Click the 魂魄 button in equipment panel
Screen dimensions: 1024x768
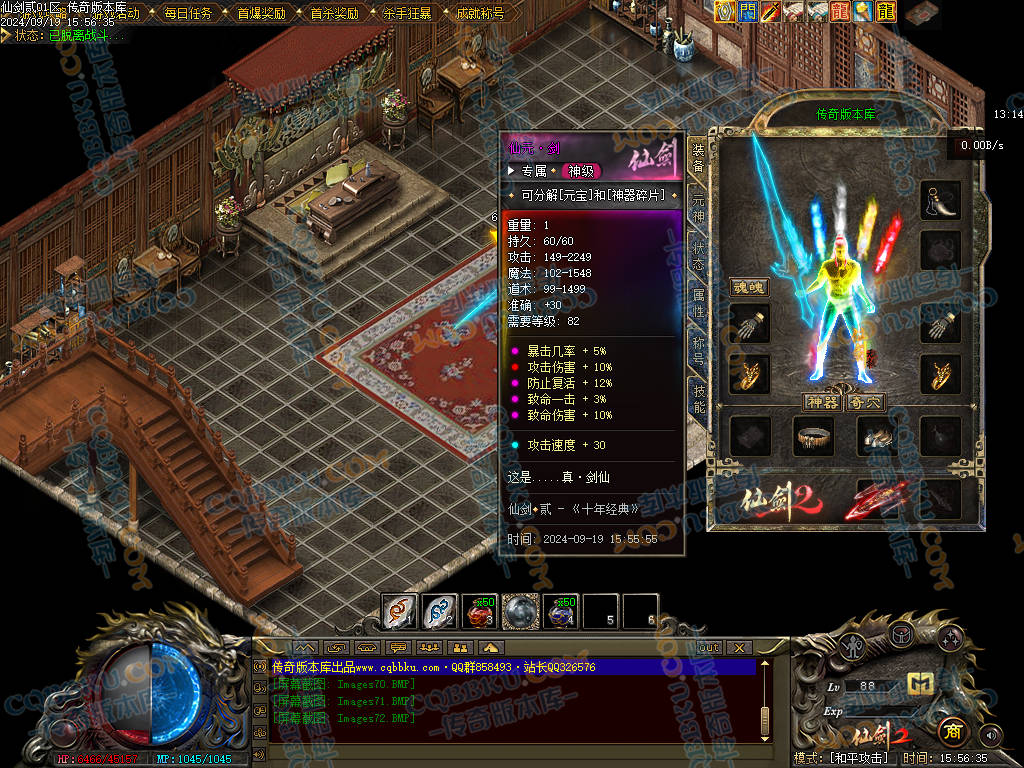click(x=749, y=287)
